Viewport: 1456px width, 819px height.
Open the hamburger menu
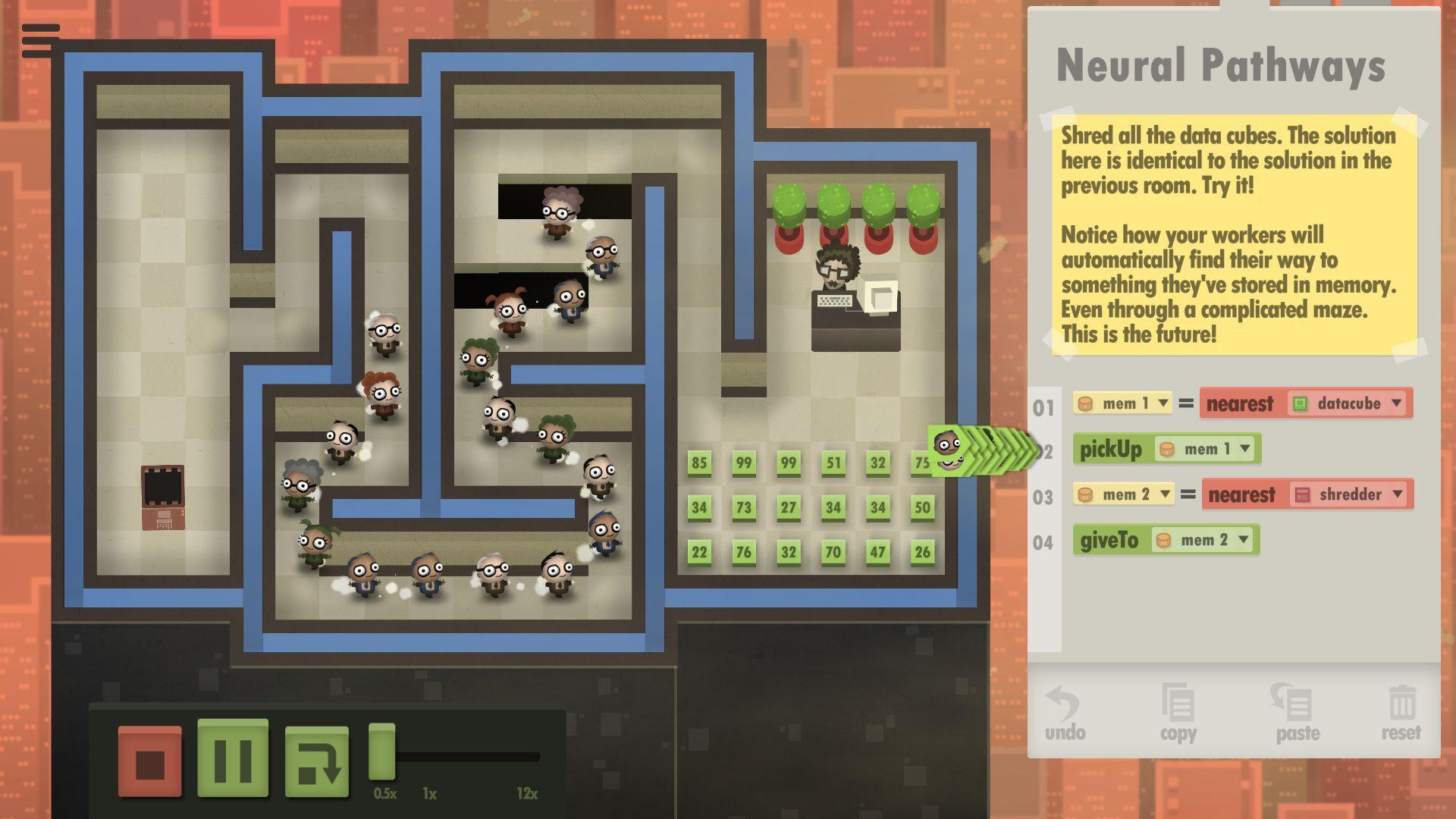(40, 40)
